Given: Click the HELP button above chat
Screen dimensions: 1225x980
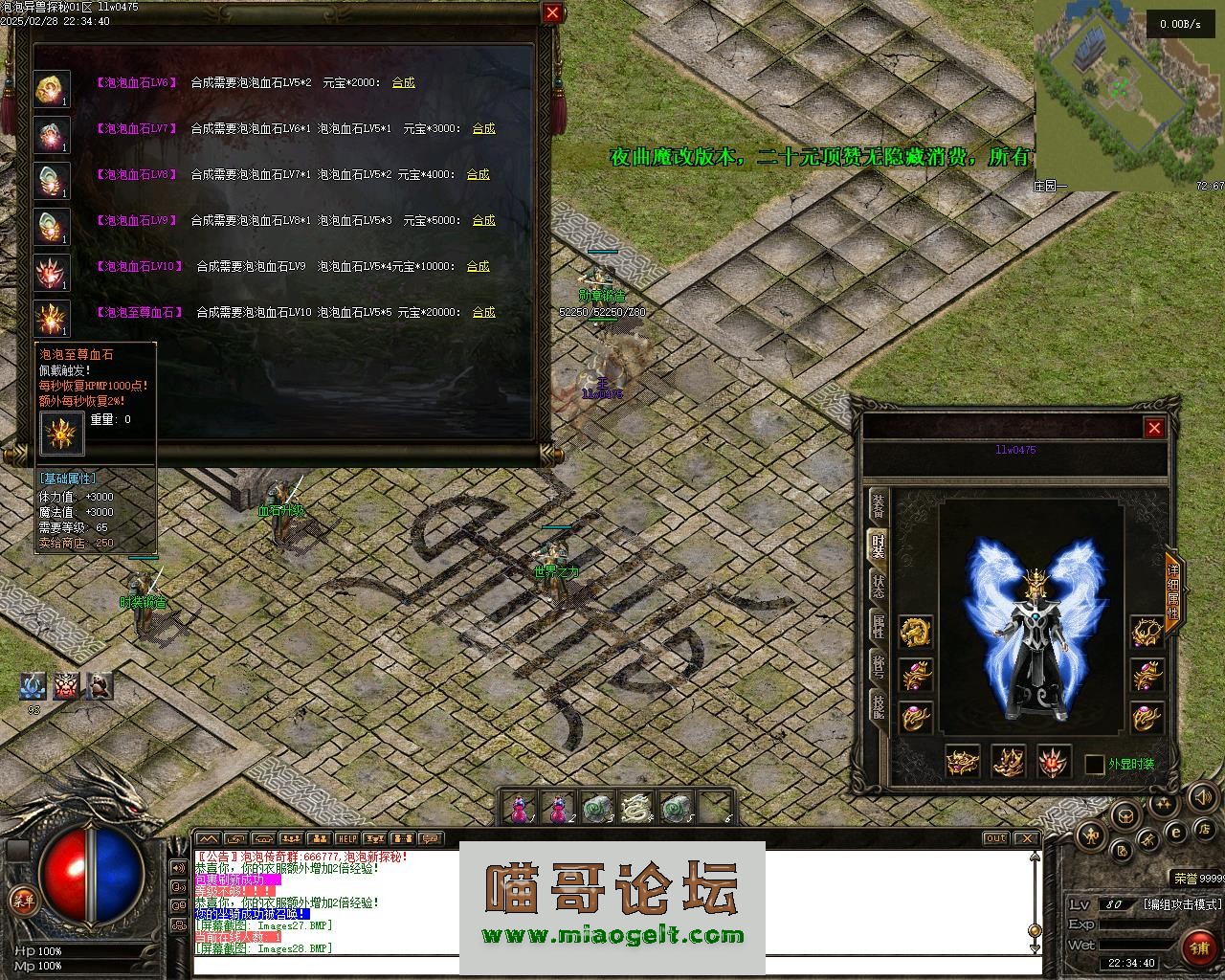Looking at the screenshot, I should (346, 839).
